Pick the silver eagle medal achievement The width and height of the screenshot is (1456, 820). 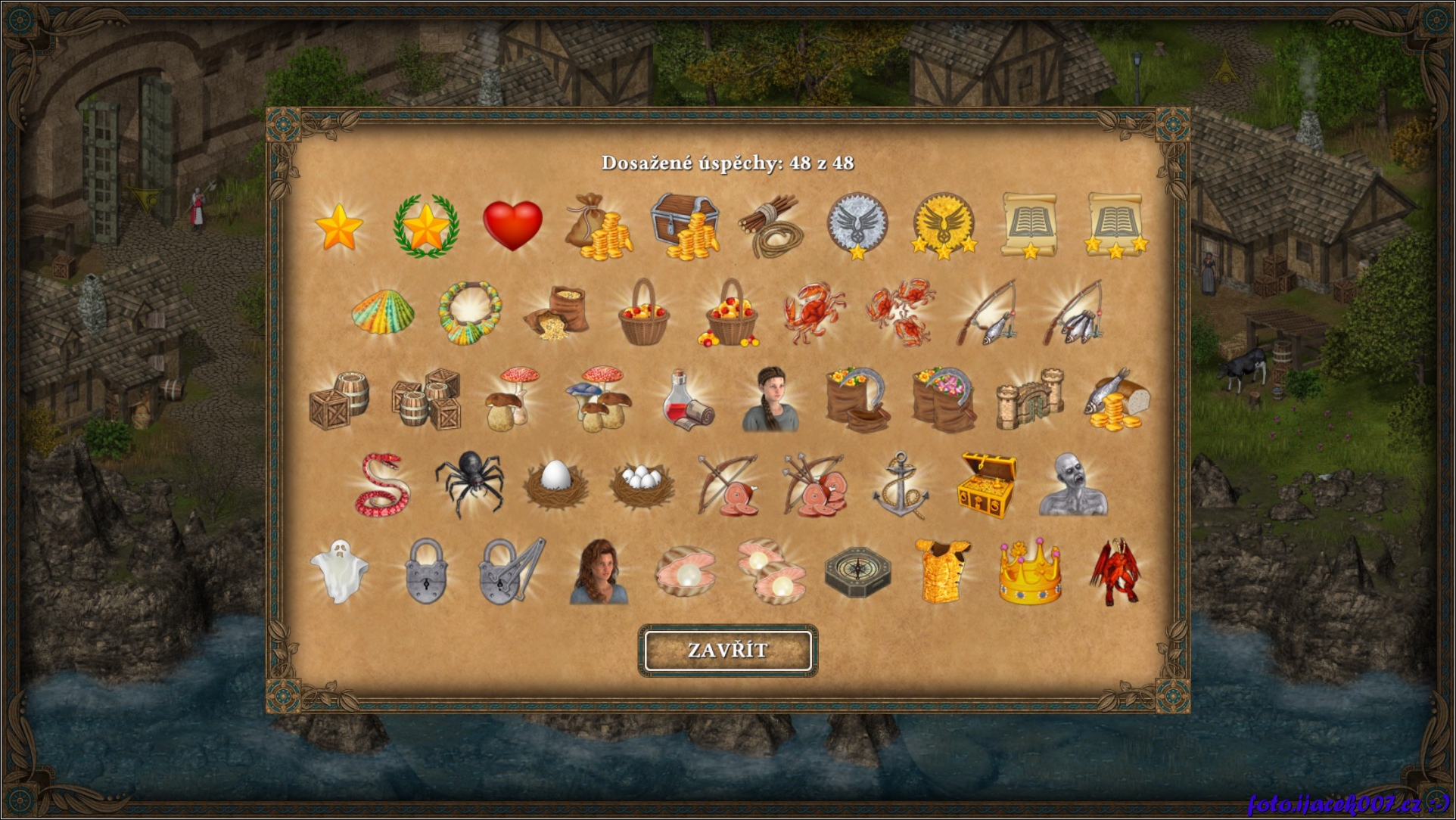pos(857,225)
